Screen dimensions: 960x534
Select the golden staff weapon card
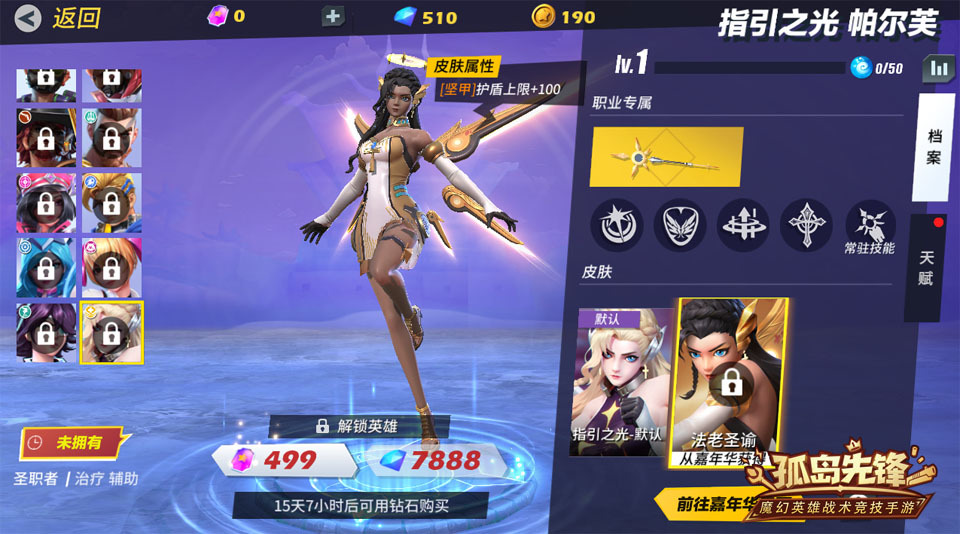pyautogui.click(x=665, y=157)
